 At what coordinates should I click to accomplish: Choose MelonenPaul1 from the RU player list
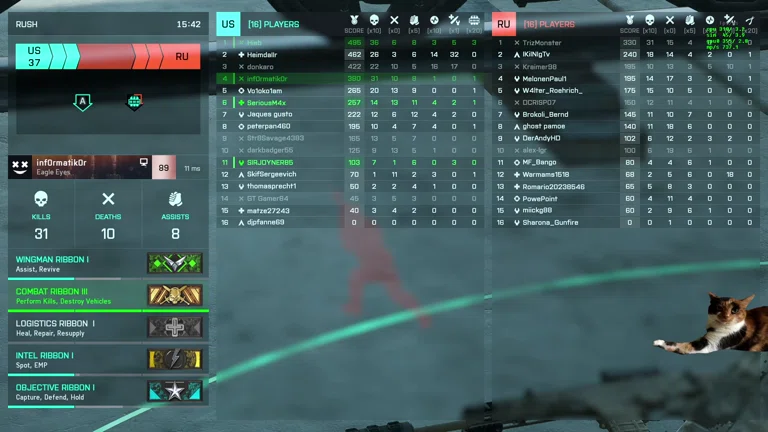pyautogui.click(x=544, y=78)
